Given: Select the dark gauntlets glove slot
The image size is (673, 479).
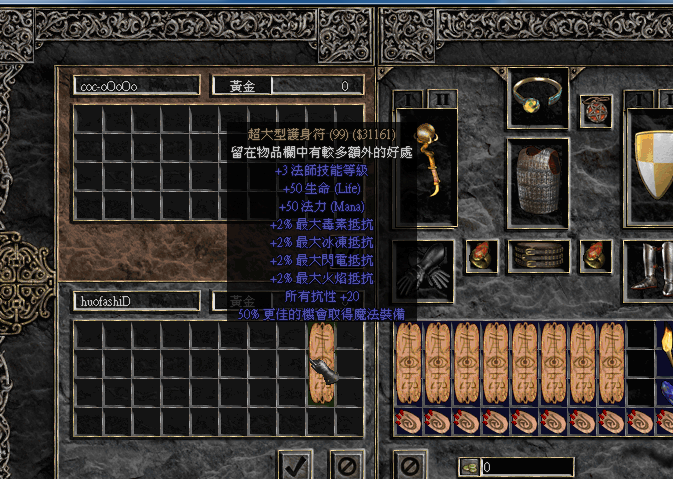Looking at the screenshot, I should 423,268.
